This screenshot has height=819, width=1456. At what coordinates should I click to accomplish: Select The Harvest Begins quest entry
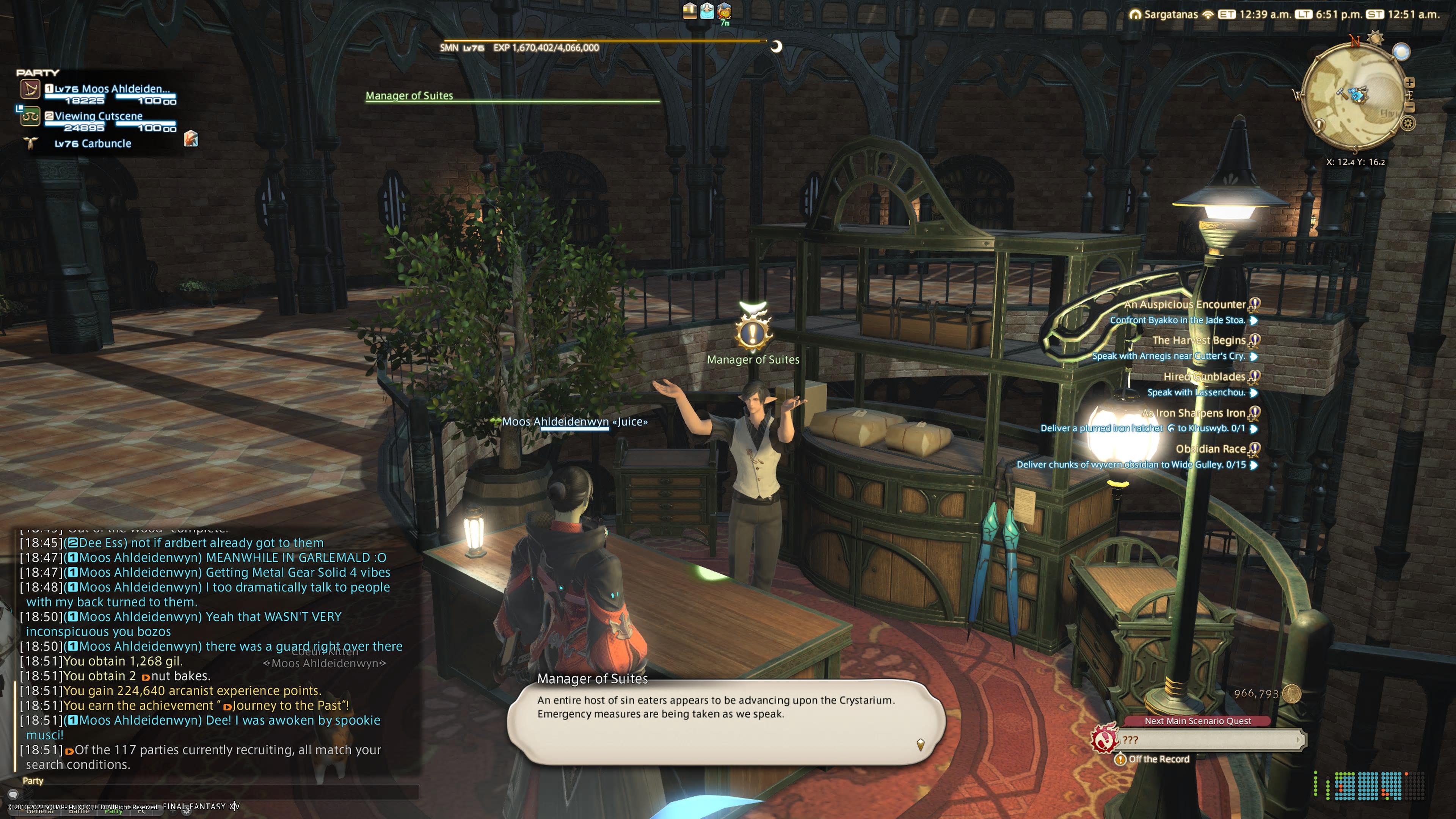pos(1198,340)
